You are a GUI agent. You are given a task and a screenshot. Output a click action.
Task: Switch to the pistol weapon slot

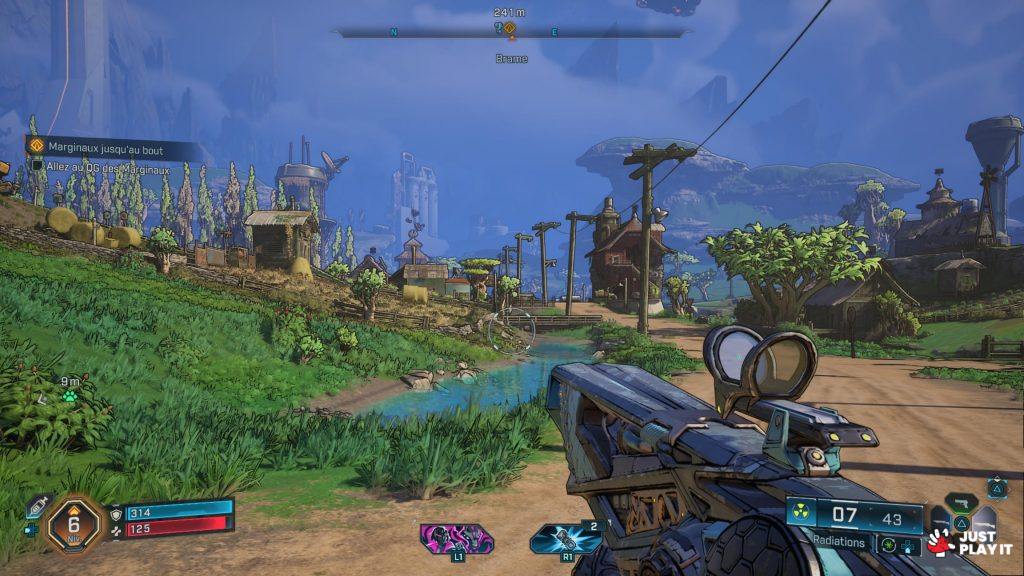[x=960, y=501]
